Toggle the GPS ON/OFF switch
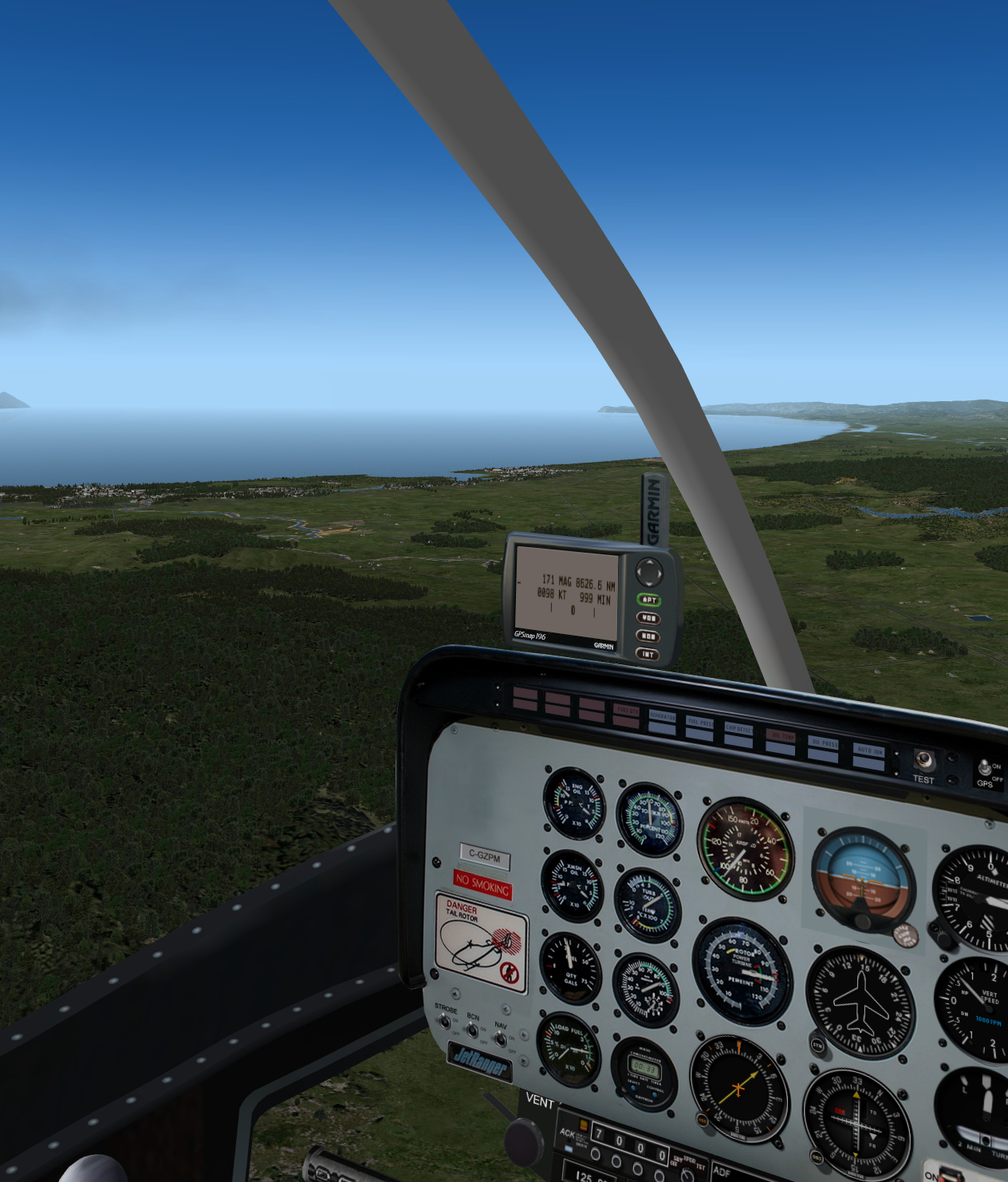This screenshot has height=1182, width=1008. (986, 768)
